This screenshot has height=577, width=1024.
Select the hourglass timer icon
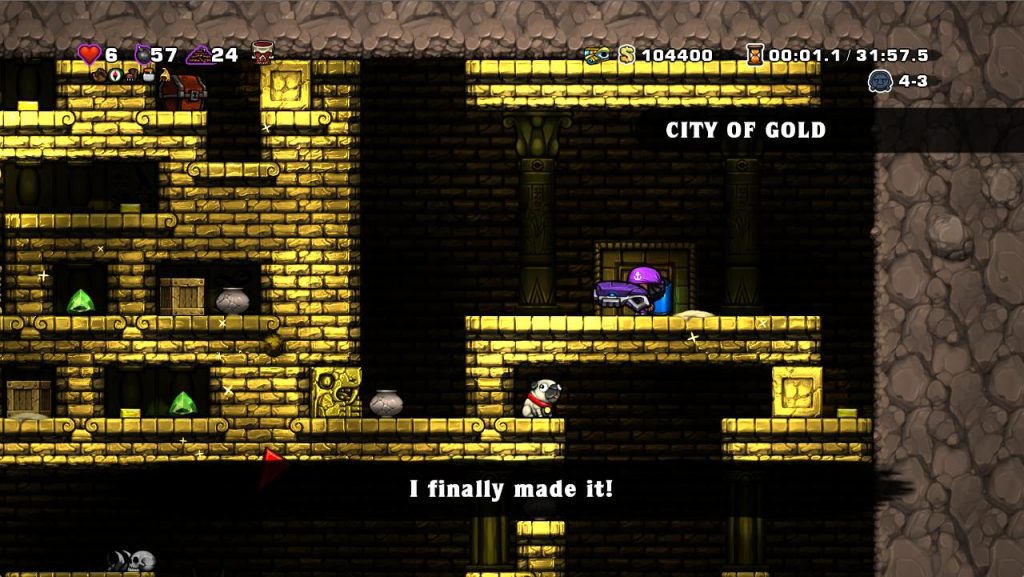click(755, 54)
